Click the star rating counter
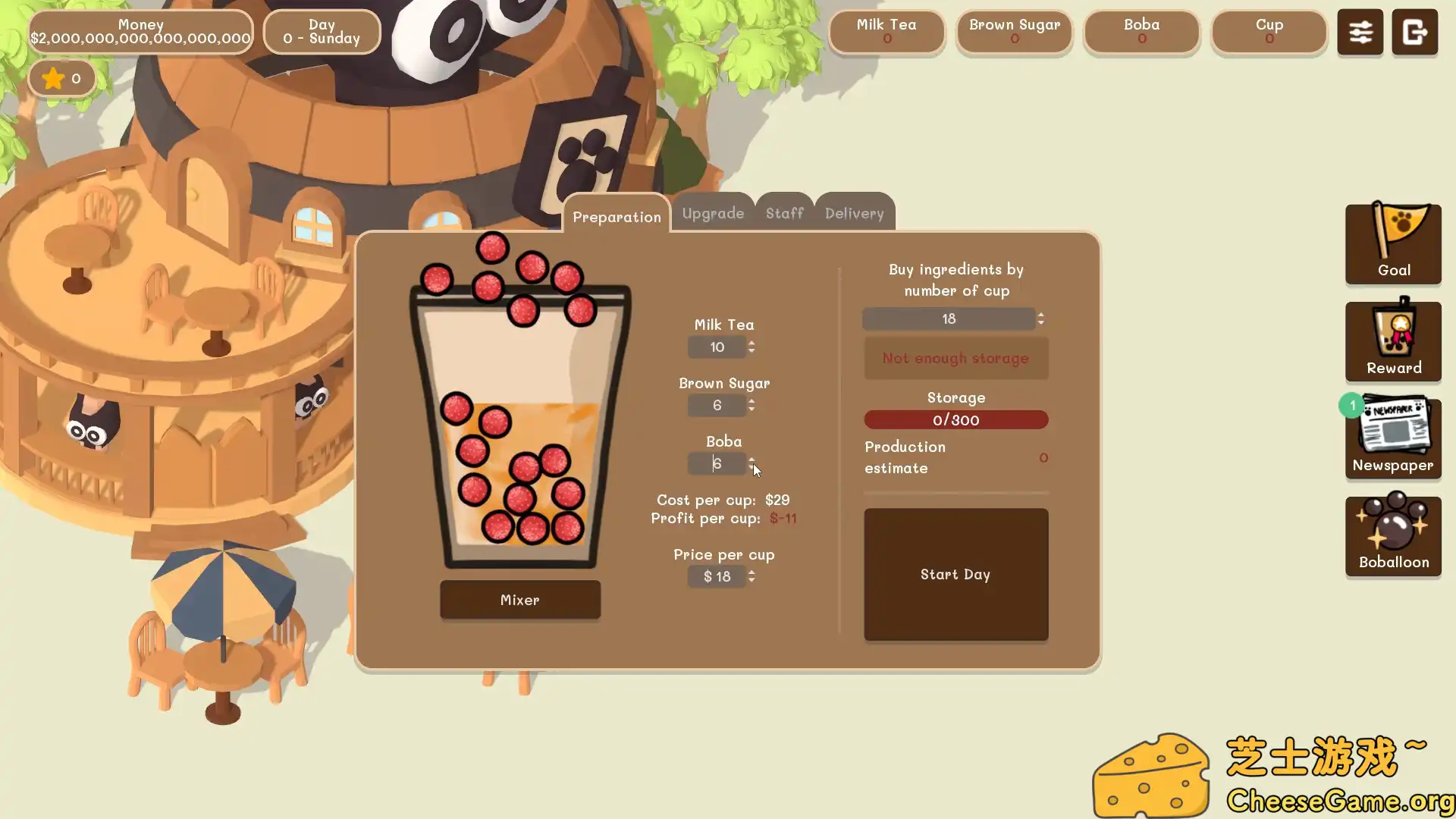 click(x=61, y=78)
